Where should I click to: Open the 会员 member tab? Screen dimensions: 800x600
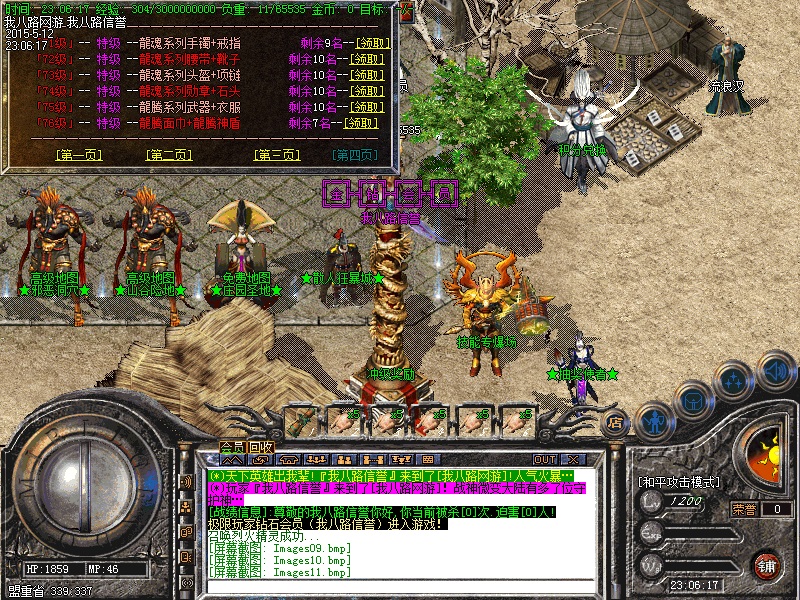point(232,447)
